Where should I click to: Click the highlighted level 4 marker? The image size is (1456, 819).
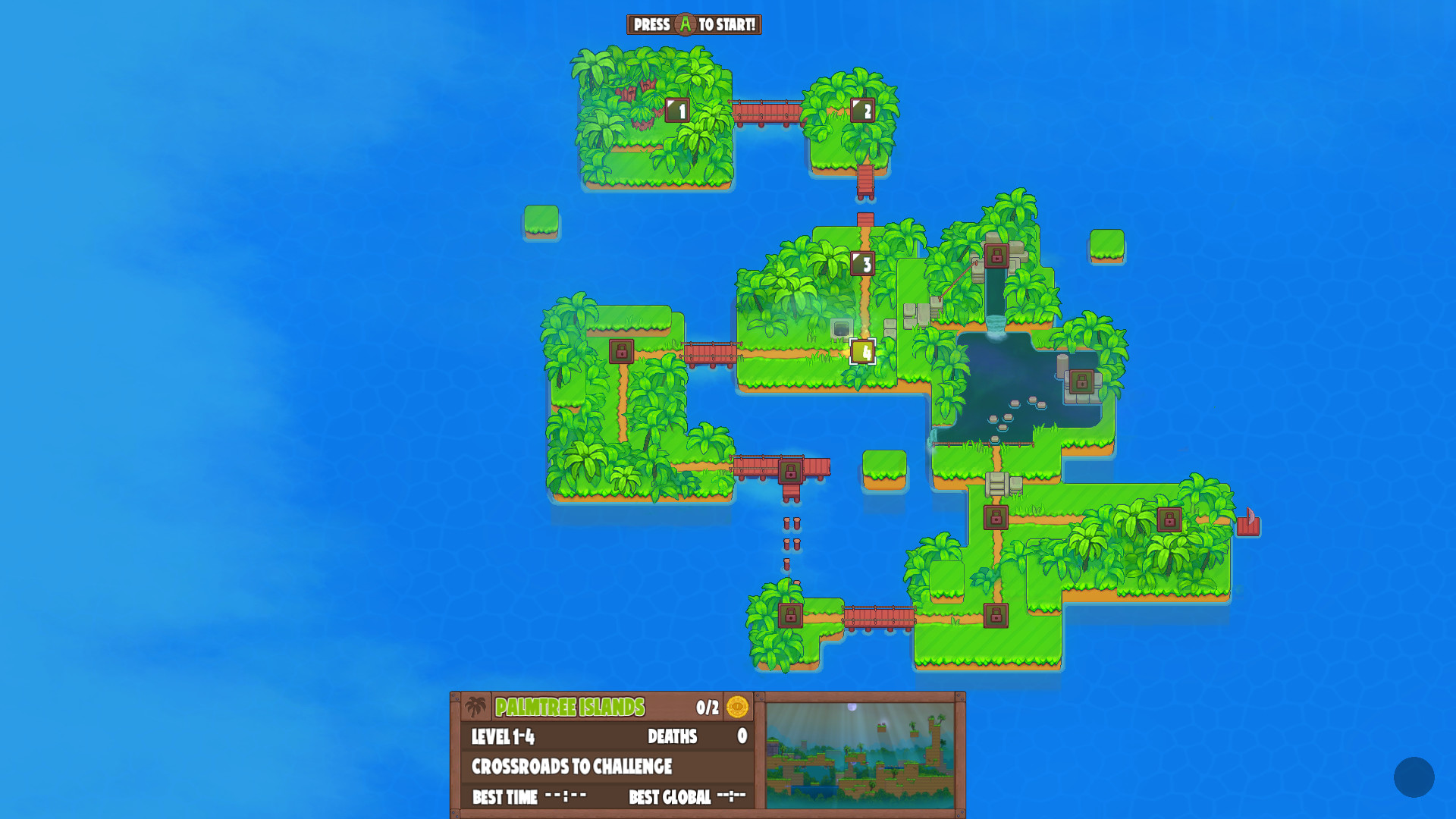point(864,351)
